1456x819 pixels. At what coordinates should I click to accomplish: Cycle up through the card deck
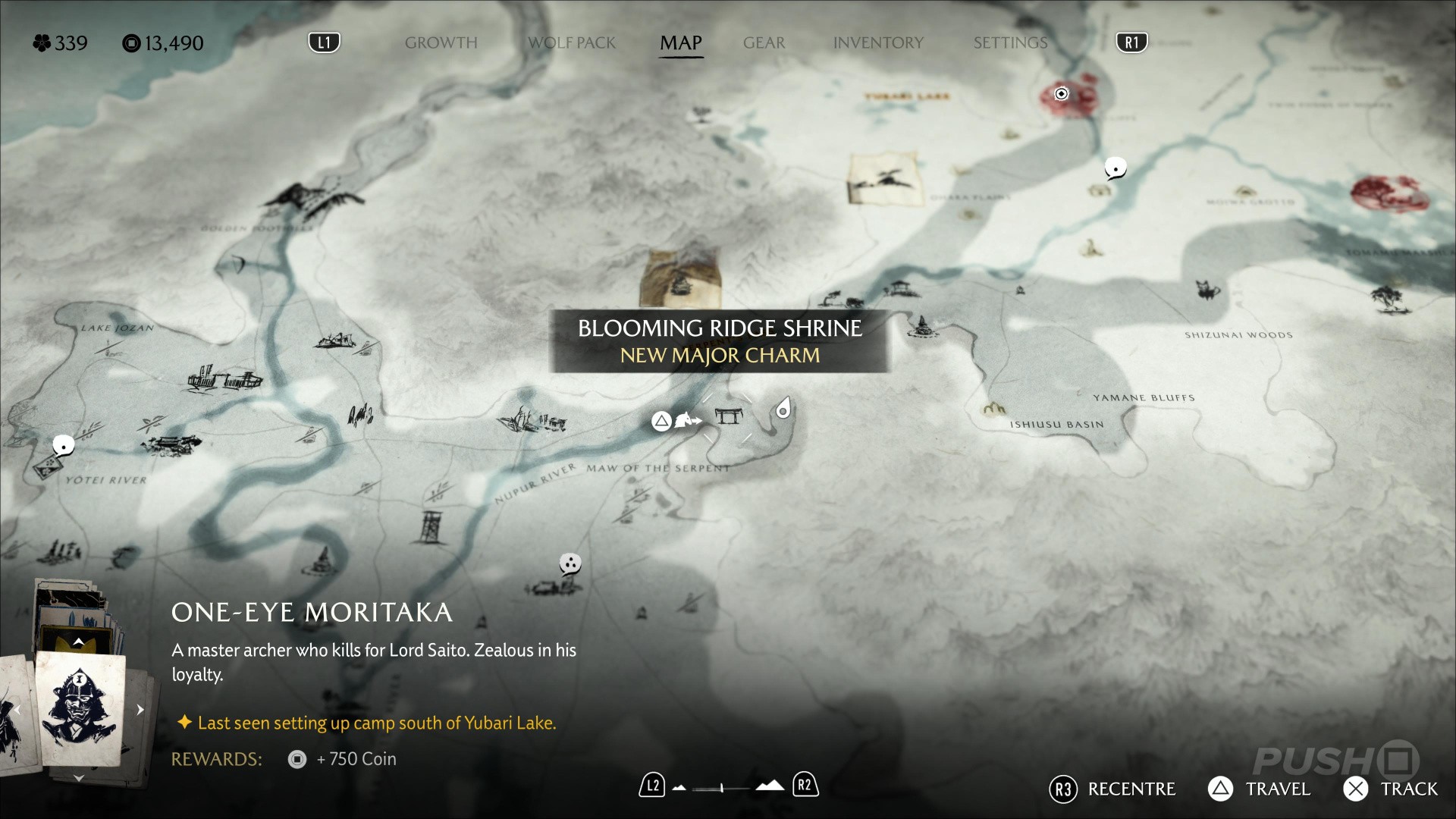[79, 642]
